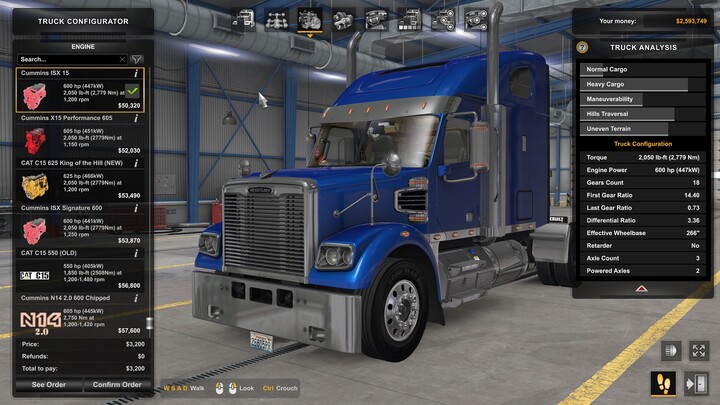
Task: Open See Order summary
Action: pyautogui.click(x=48, y=384)
